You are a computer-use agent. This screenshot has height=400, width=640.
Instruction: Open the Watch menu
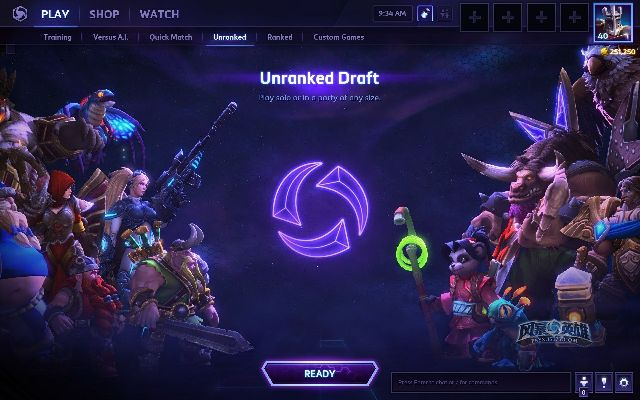pos(159,14)
